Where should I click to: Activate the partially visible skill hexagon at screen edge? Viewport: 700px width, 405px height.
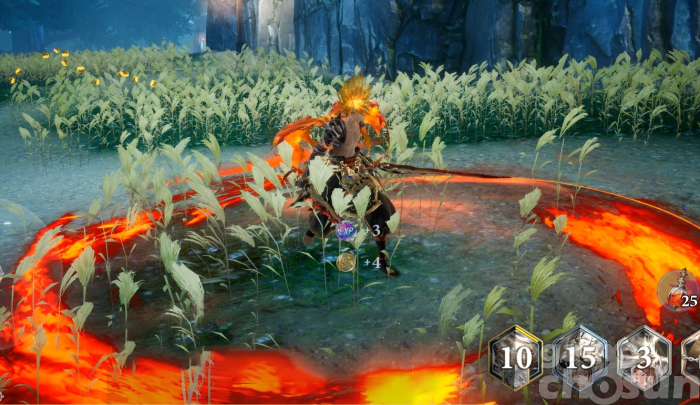[x=692, y=358]
